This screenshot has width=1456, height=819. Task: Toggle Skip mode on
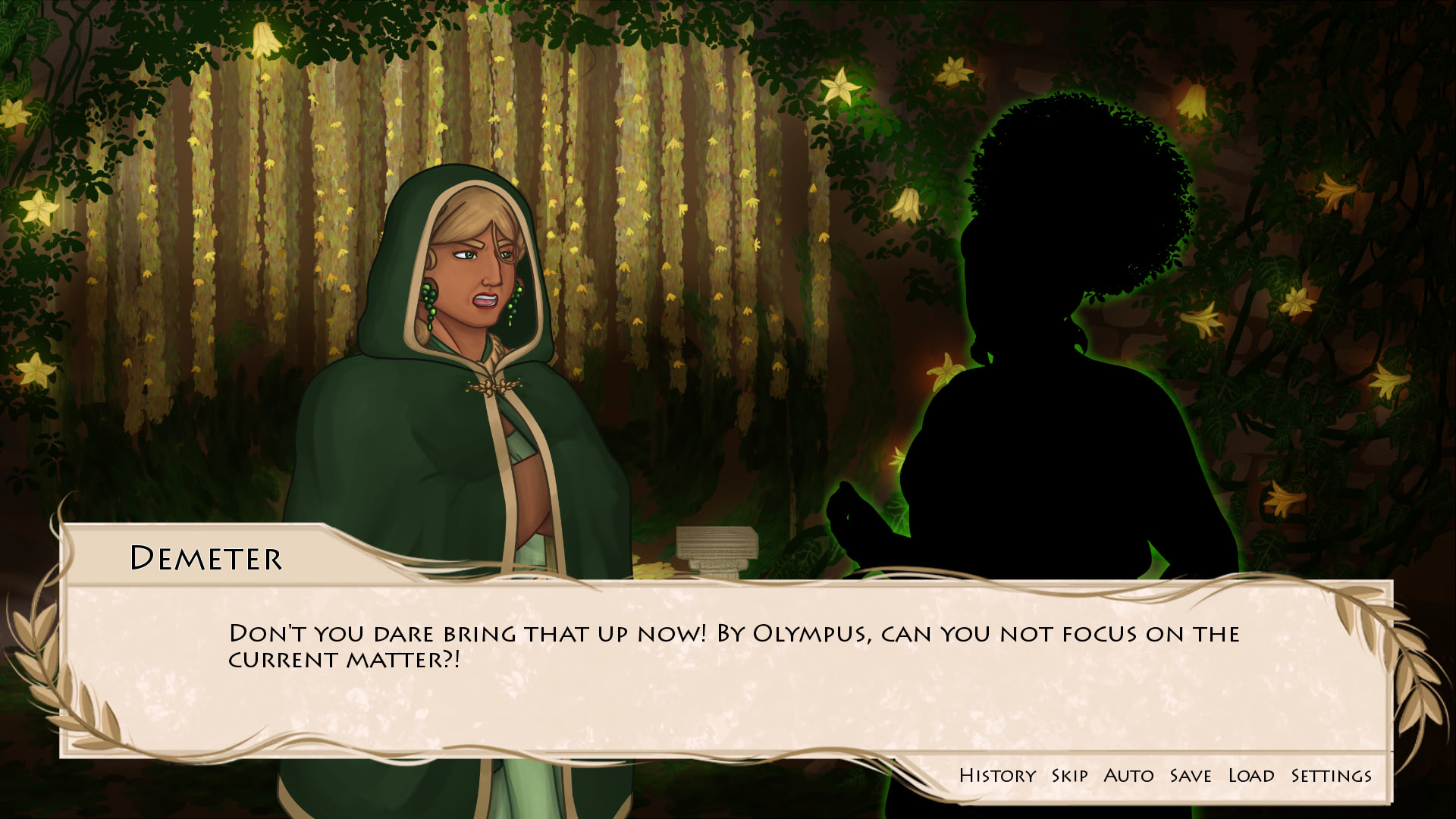pos(1068,775)
